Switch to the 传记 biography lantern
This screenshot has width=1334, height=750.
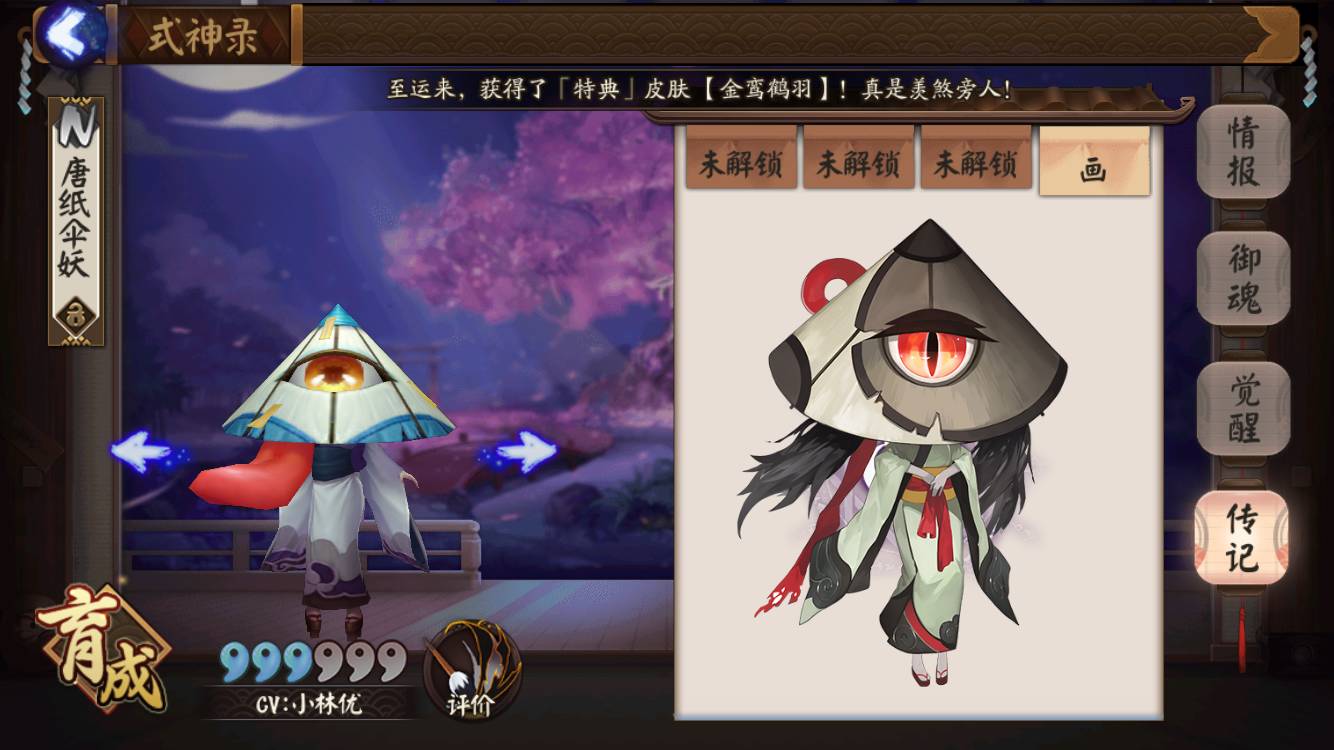click(1239, 540)
